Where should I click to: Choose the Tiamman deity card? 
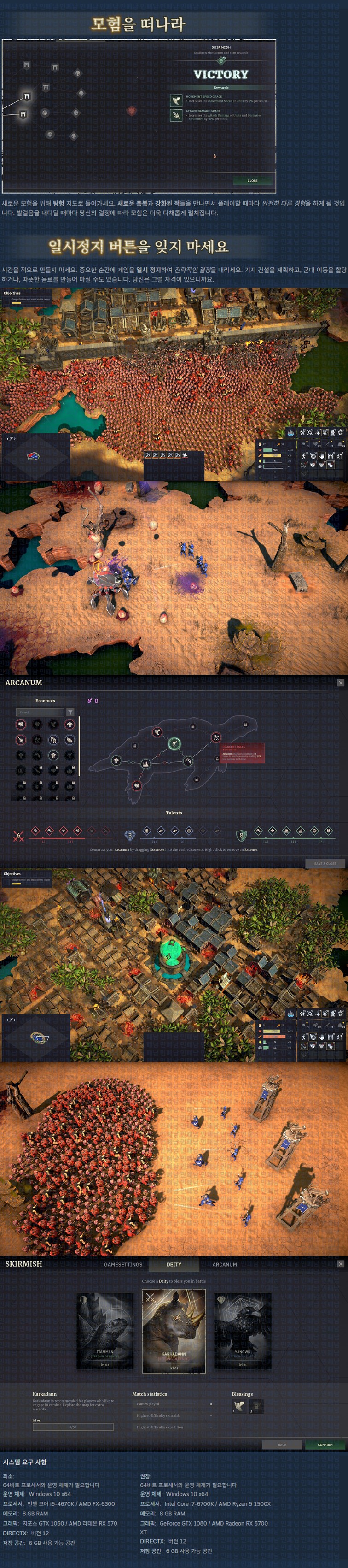tap(104, 1331)
